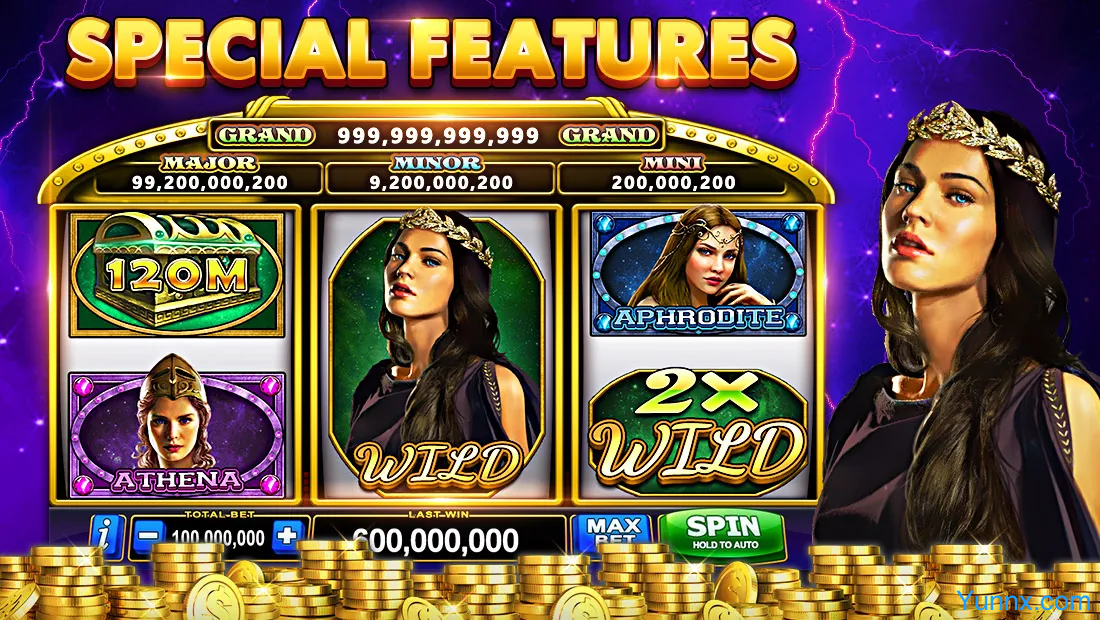
Task: Increase total bet with the plus button
Action: (287, 536)
